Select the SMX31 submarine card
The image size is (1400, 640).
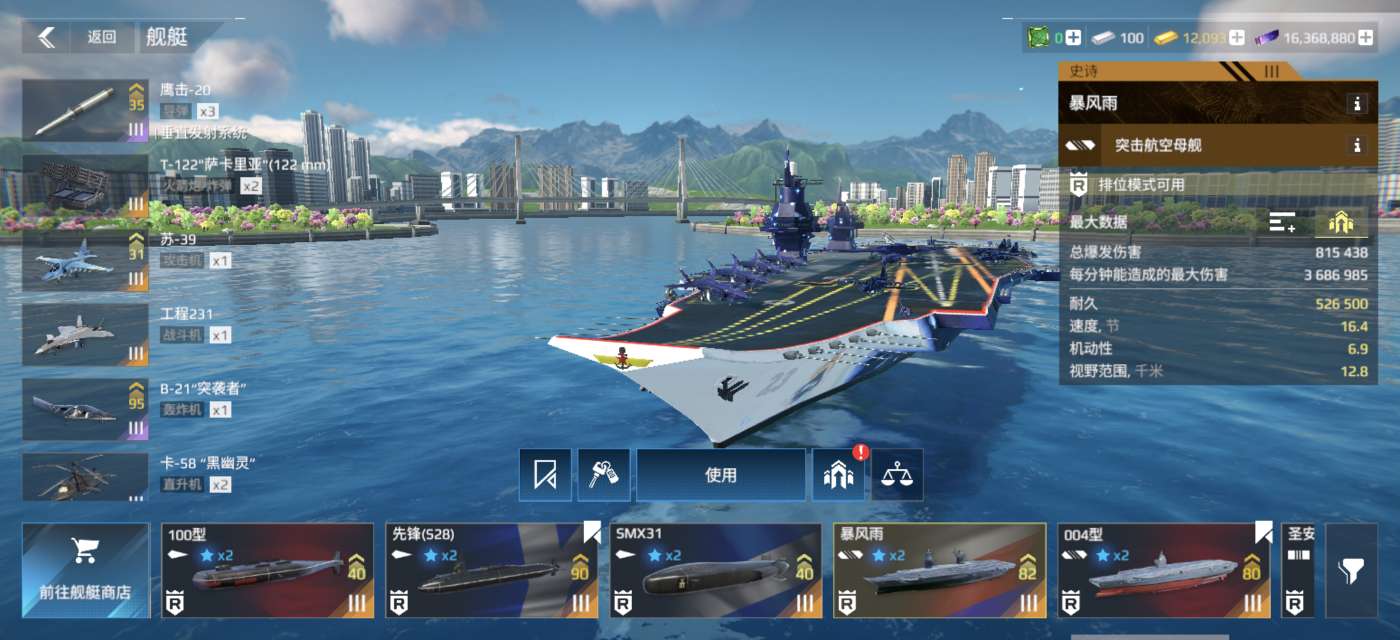pos(715,570)
